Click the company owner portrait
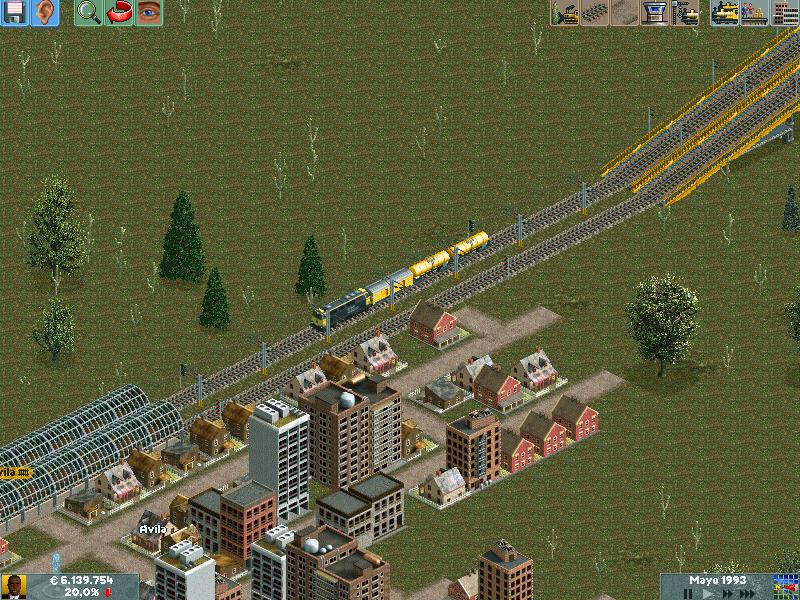The height and width of the screenshot is (600, 800). 14,586
